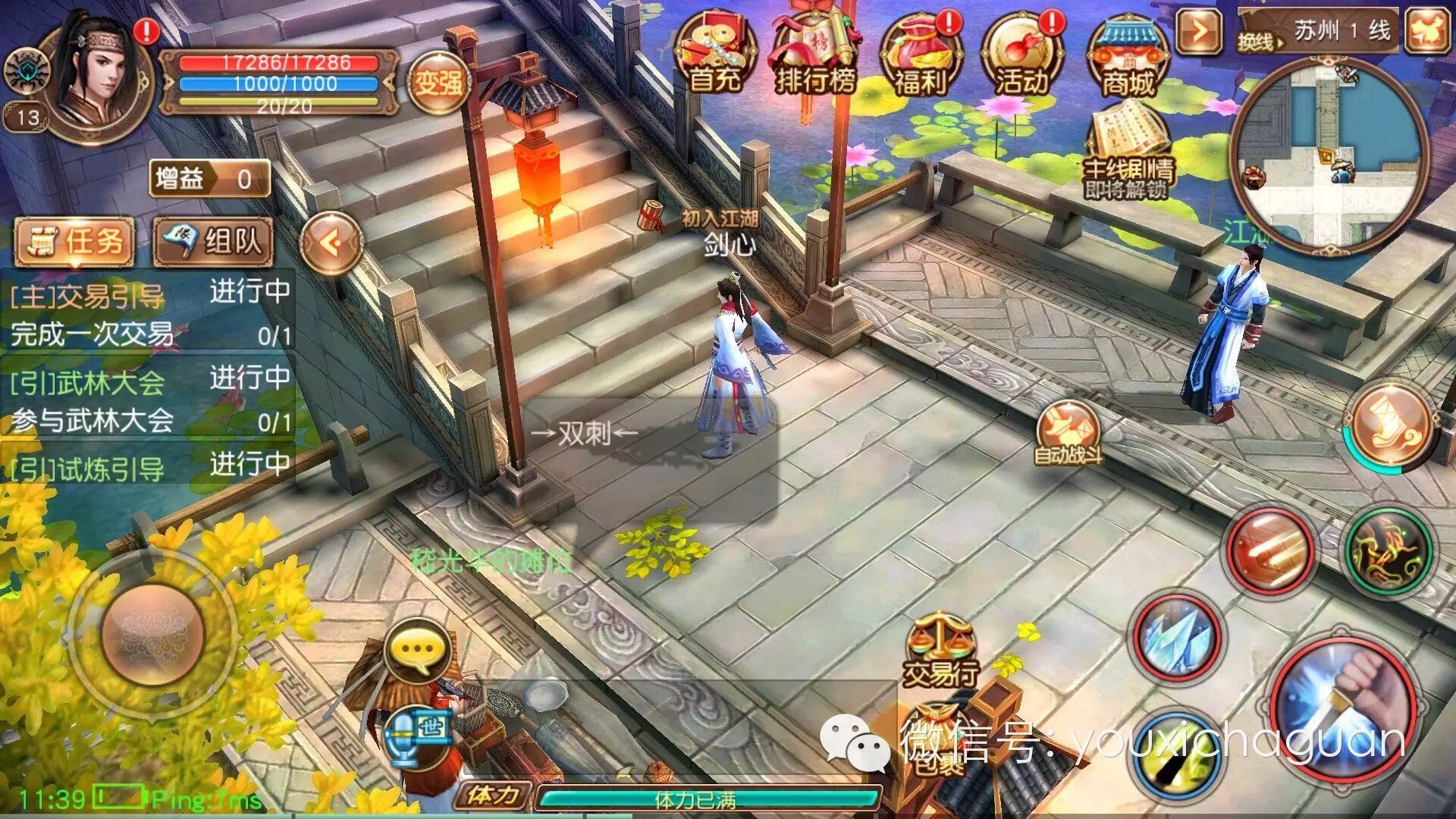Image resolution: width=1456 pixels, height=819 pixels.
Task: Open the 活动 events panel
Action: click(x=1022, y=53)
